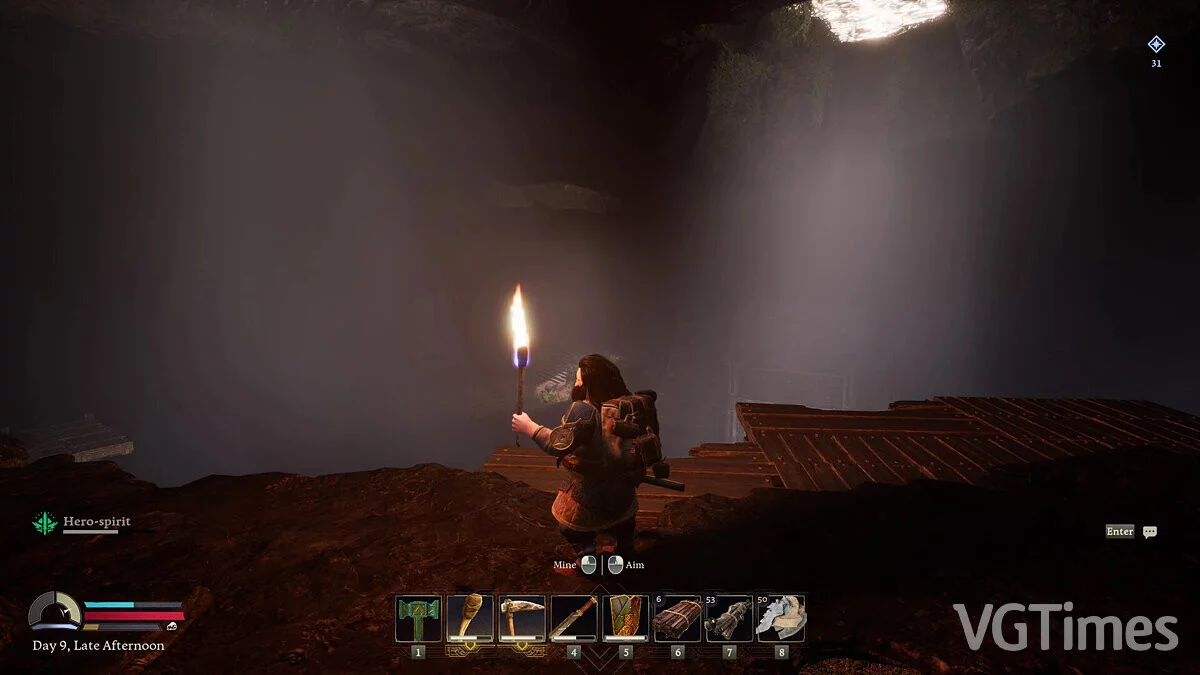Select the shield hotbar slot
Image resolution: width=1200 pixels, height=675 pixels.
coord(626,618)
